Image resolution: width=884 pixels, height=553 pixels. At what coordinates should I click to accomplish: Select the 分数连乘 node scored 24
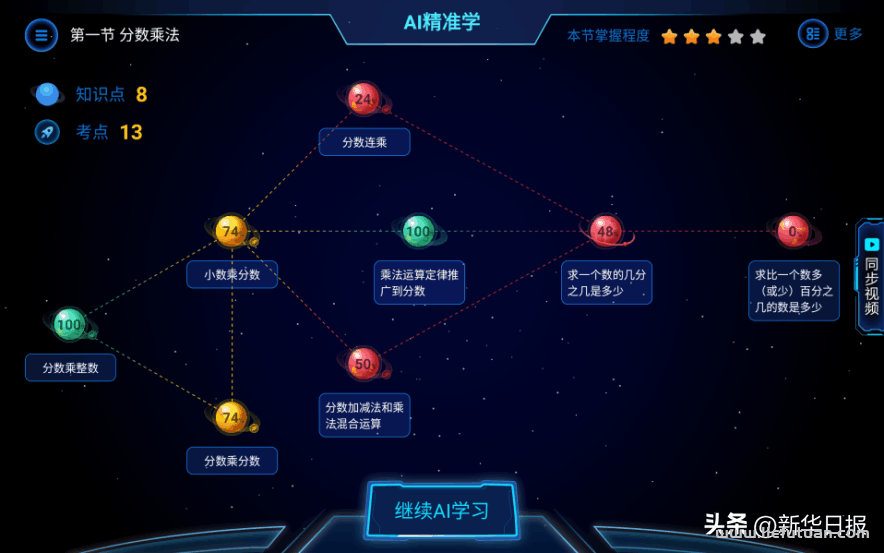pyautogui.click(x=364, y=98)
